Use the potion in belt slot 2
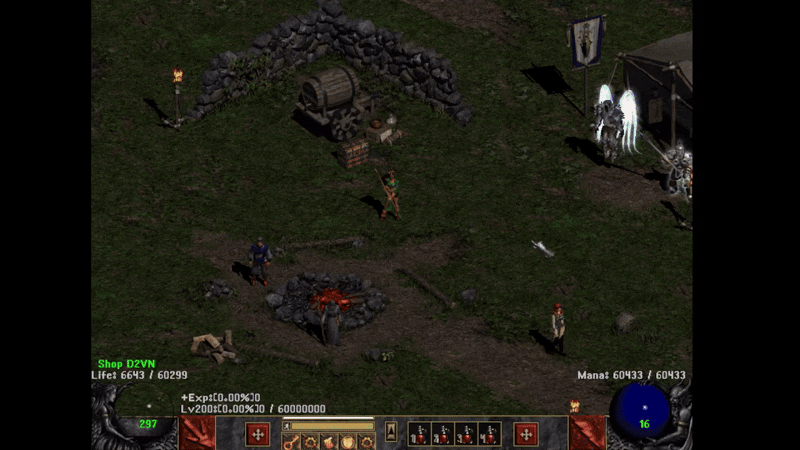This screenshot has height=450, width=800. pyautogui.click(x=442, y=434)
